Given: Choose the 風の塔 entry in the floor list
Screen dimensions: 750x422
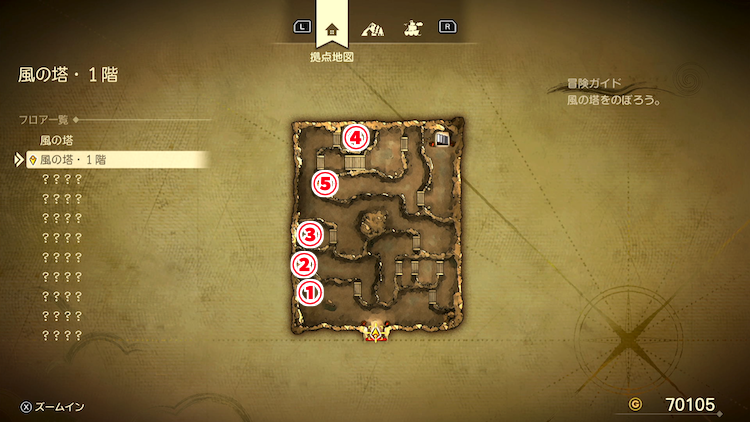Looking at the screenshot, I should [57, 140].
